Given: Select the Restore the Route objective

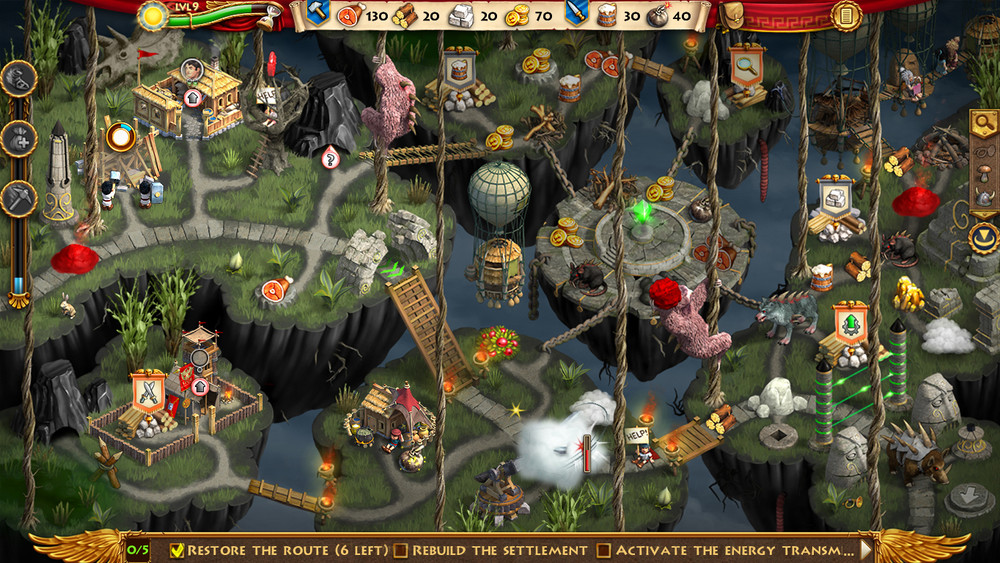Looking at the screenshot, I should click(x=278, y=550).
